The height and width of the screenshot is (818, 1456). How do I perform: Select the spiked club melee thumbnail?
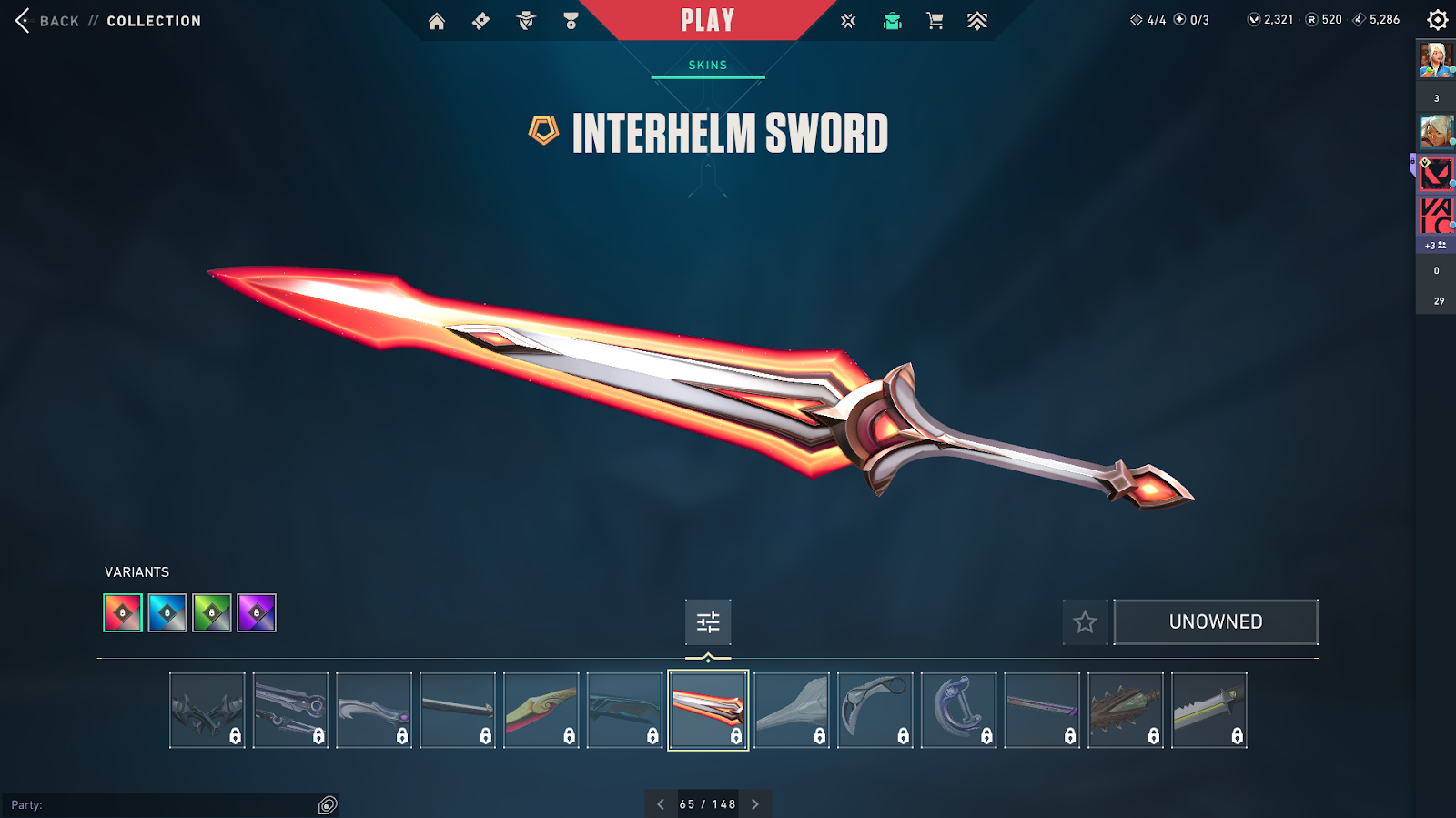pyautogui.click(x=1126, y=711)
